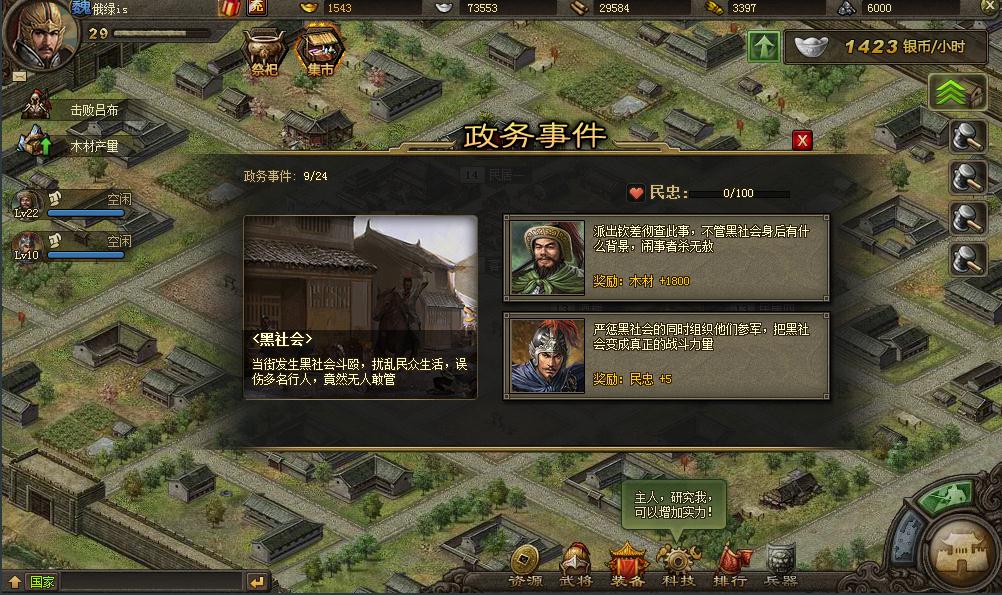Open the 排行 rankings menu

point(730,568)
